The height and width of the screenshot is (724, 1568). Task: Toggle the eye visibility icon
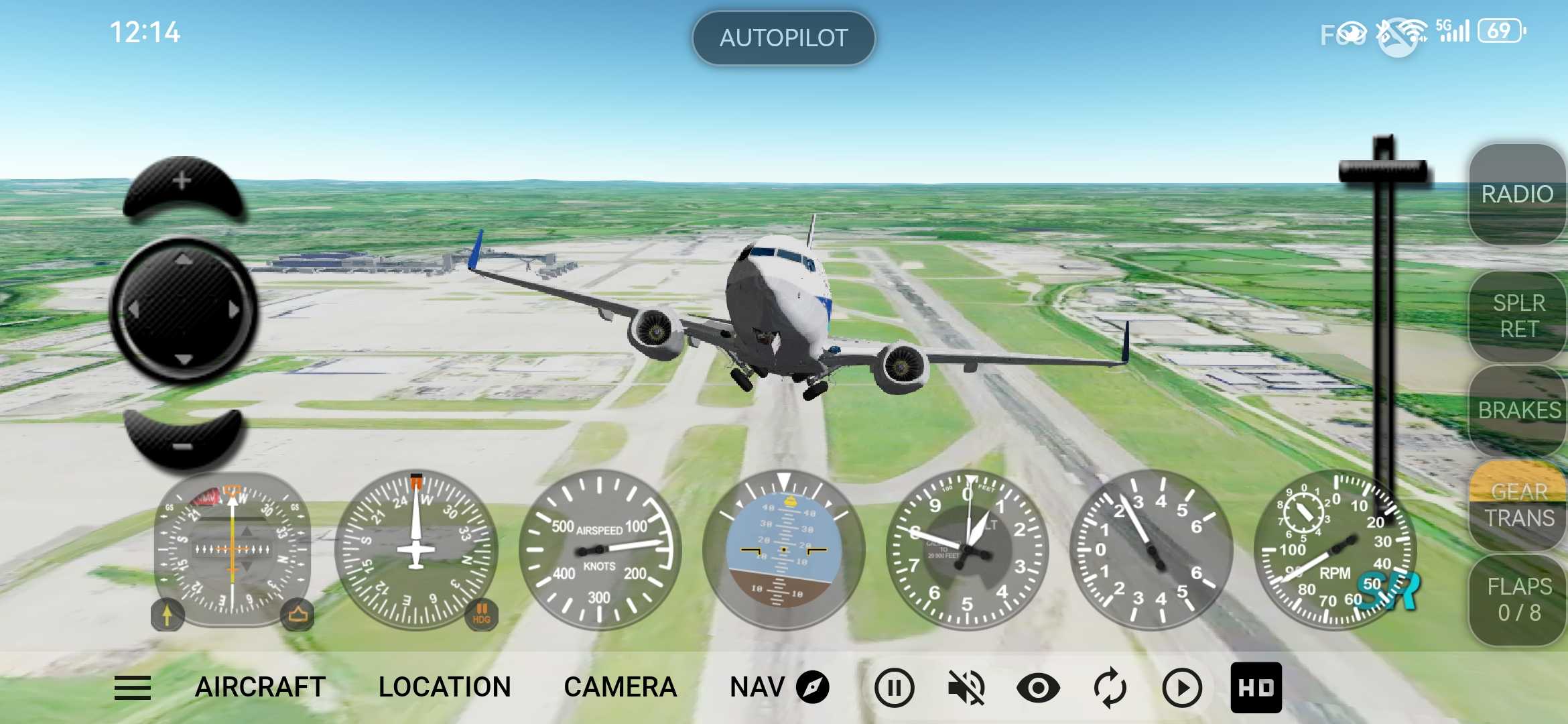coord(1038,688)
